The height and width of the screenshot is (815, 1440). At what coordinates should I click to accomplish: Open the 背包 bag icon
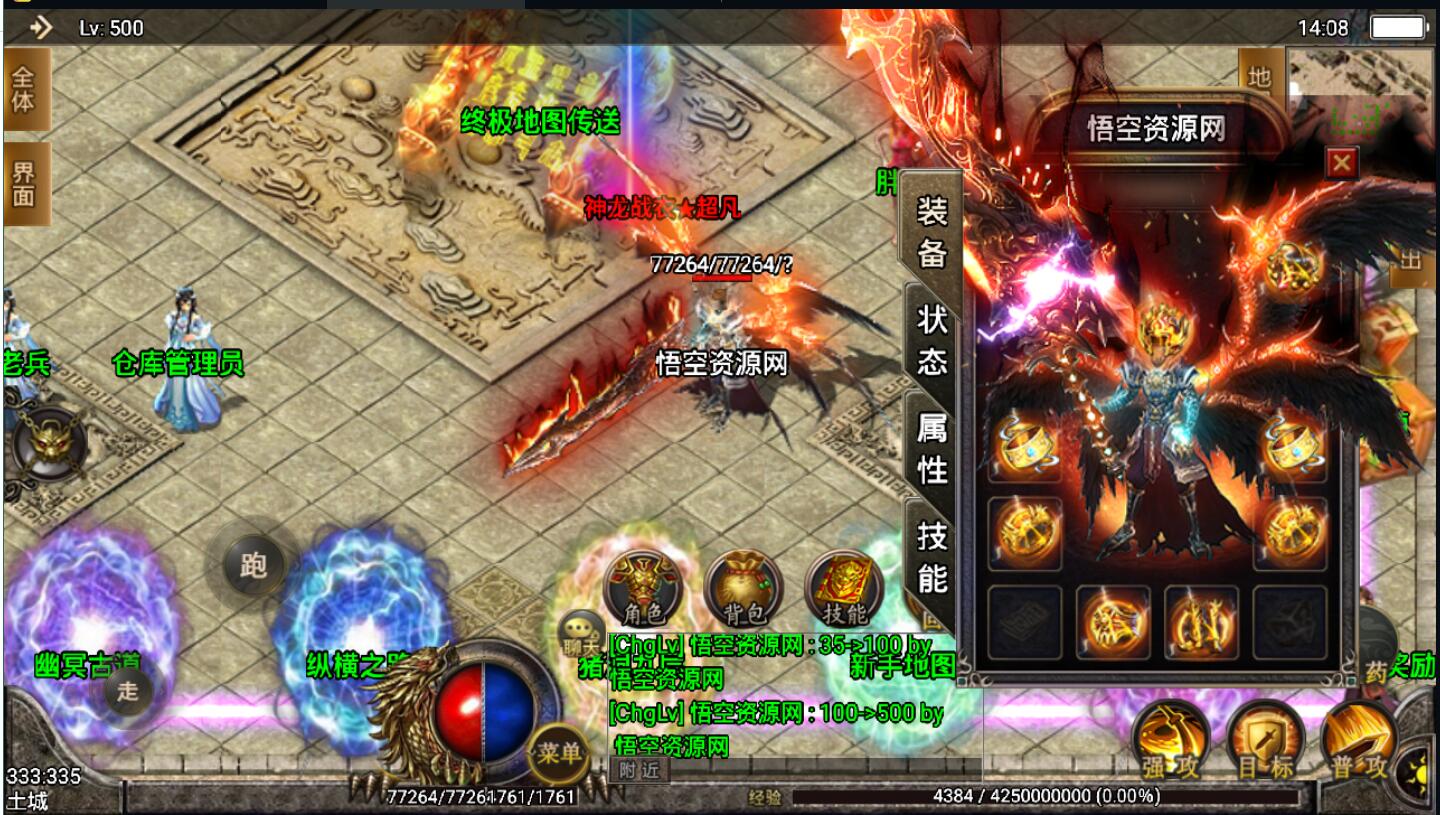click(742, 588)
